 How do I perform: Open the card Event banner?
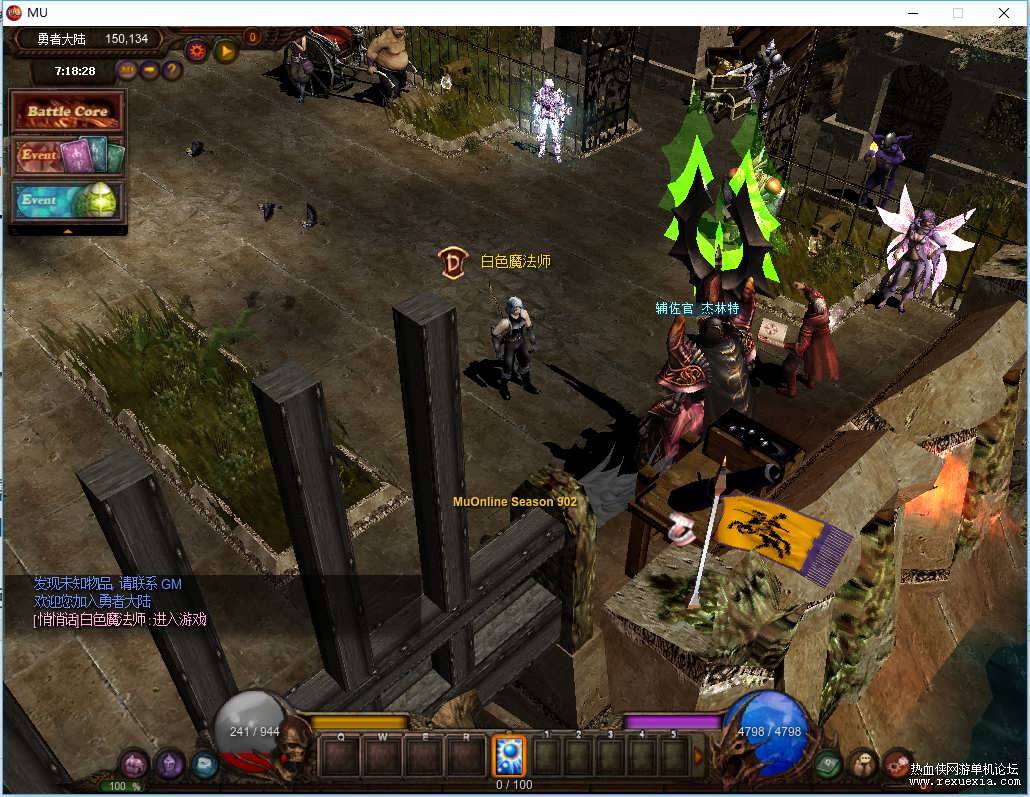pos(67,156)
